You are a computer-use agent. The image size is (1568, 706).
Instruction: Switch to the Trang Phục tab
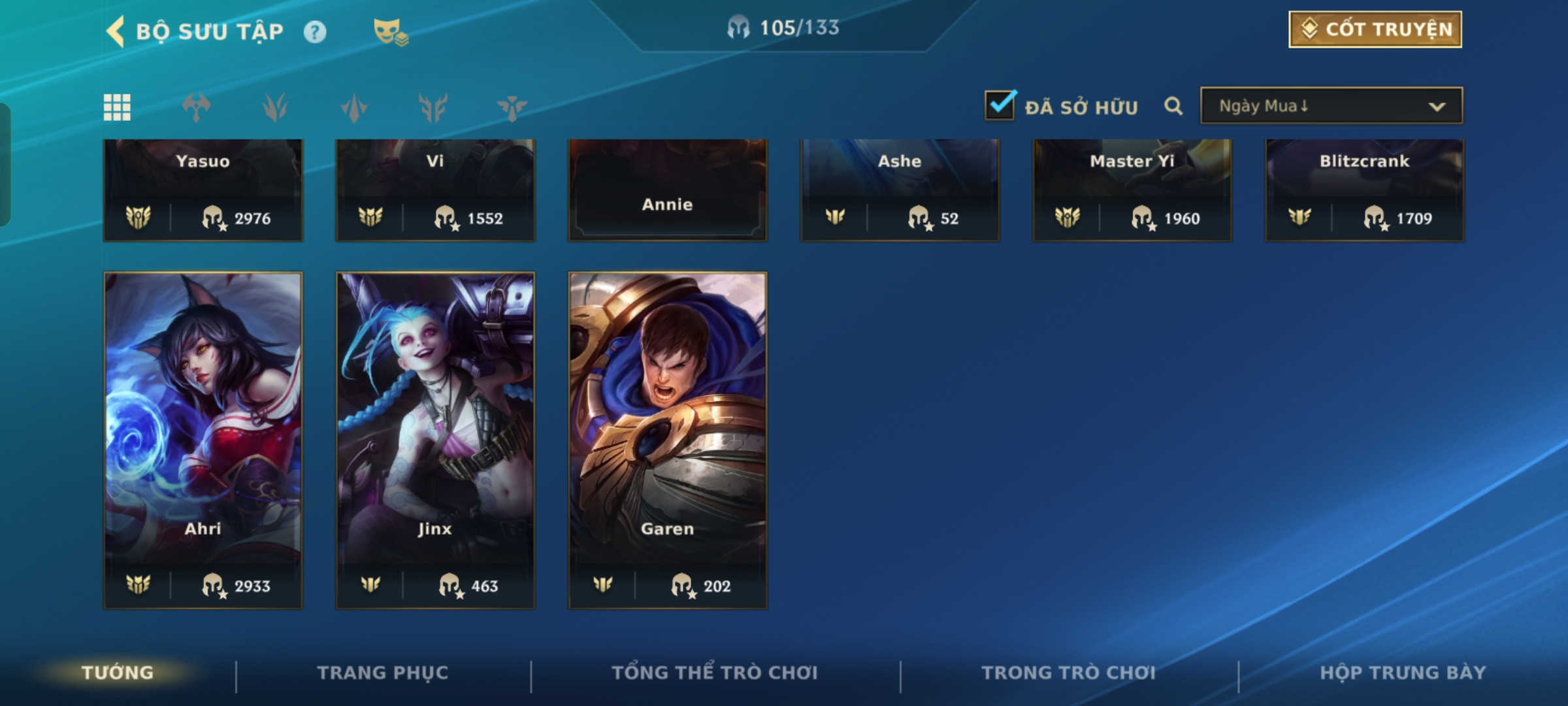tap(383, 673)
